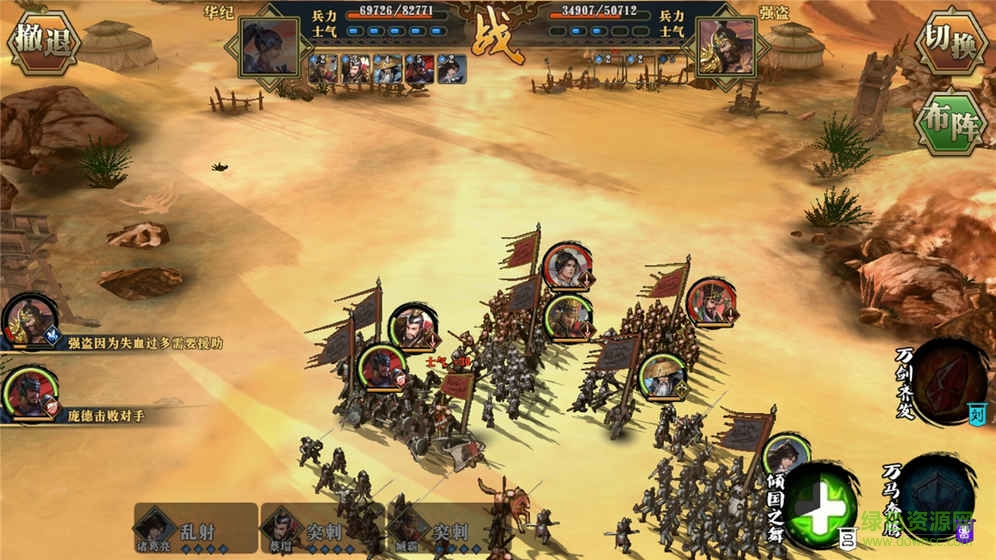Open the 布阵 formation button
This screenshot has height=560, width=996.
(x=951, y=122)
